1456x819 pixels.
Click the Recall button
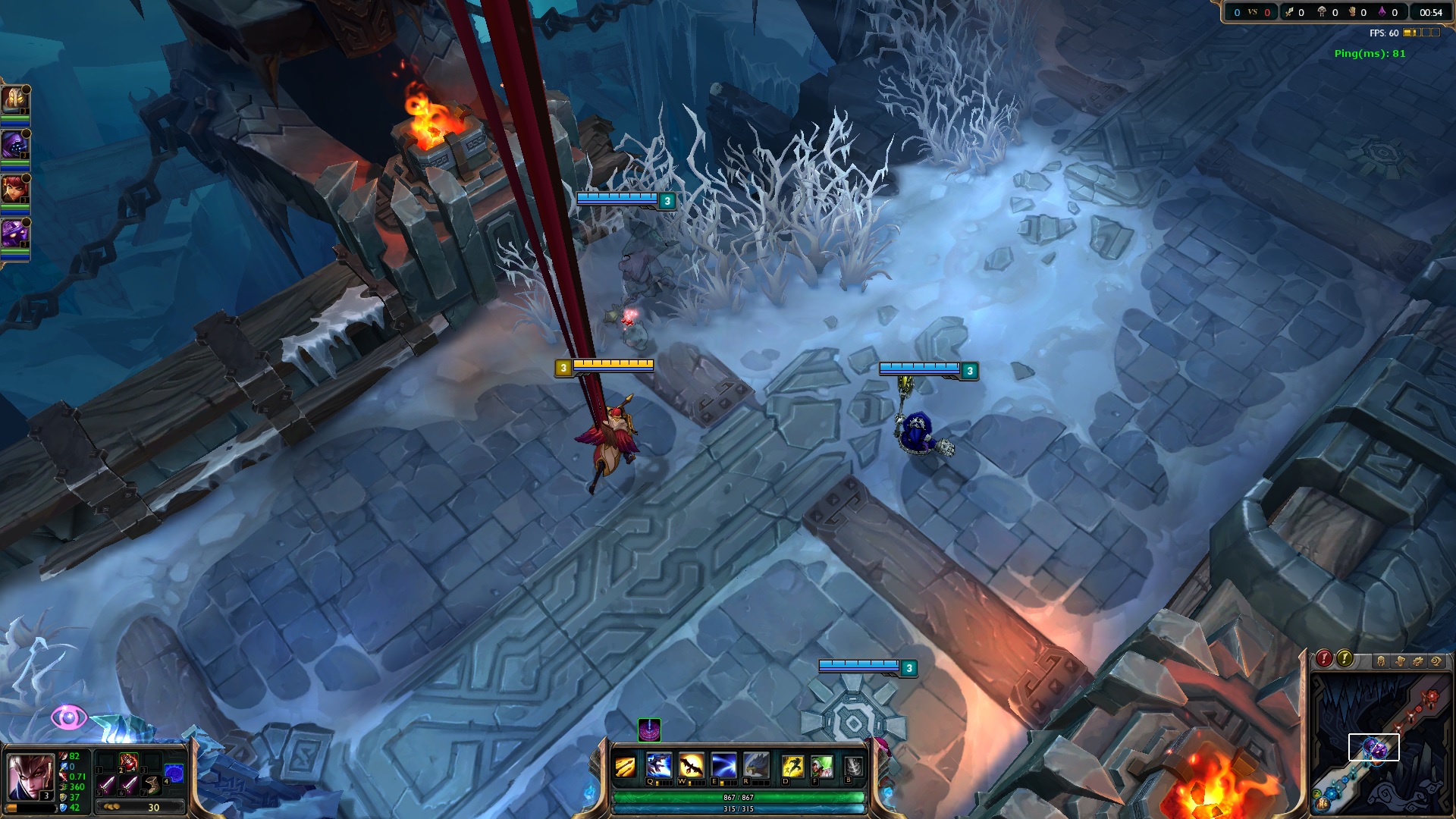[x=853, y=767]
